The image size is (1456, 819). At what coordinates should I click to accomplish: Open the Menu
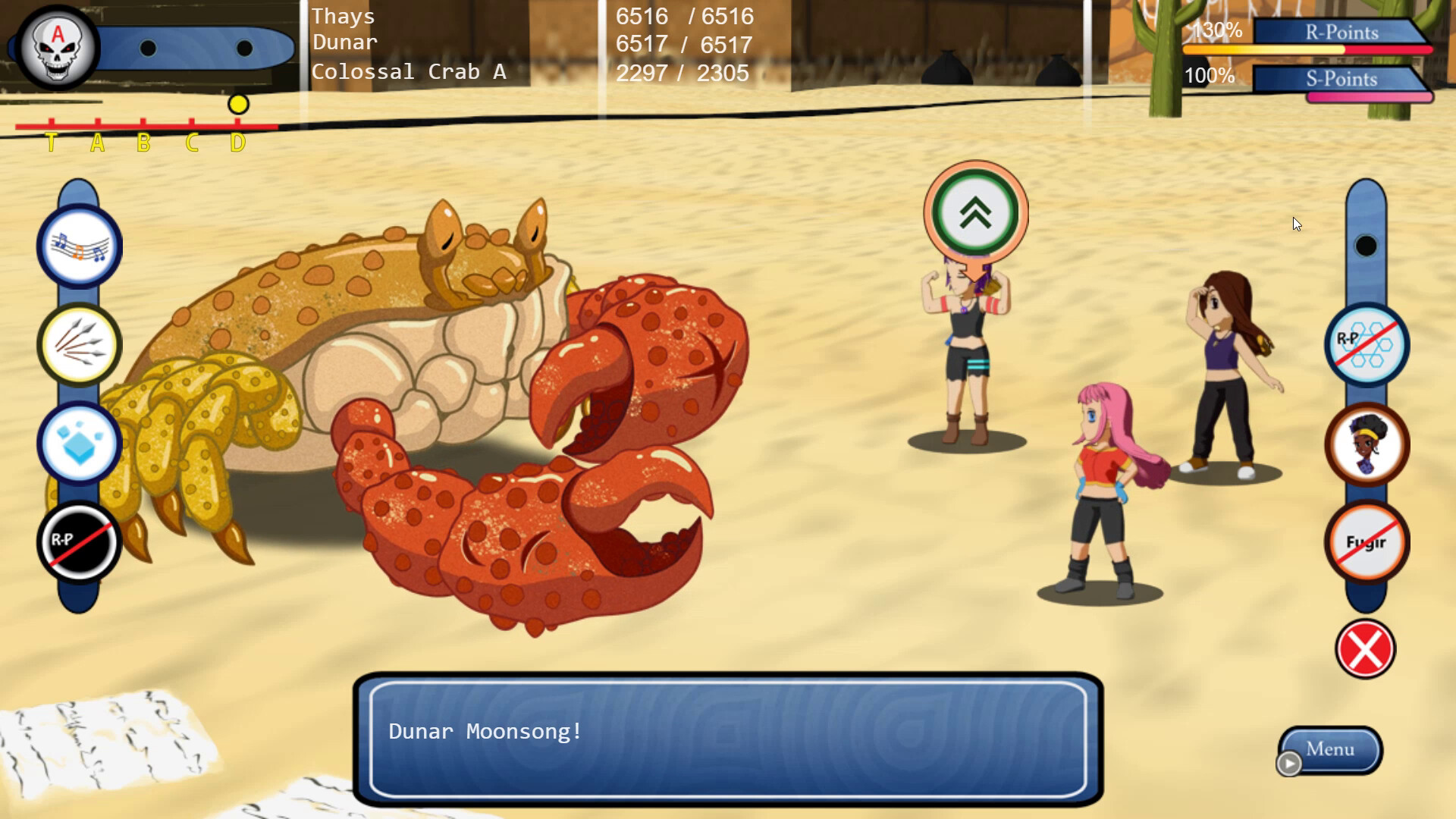pyautogui.click(x=1329, y=748)
